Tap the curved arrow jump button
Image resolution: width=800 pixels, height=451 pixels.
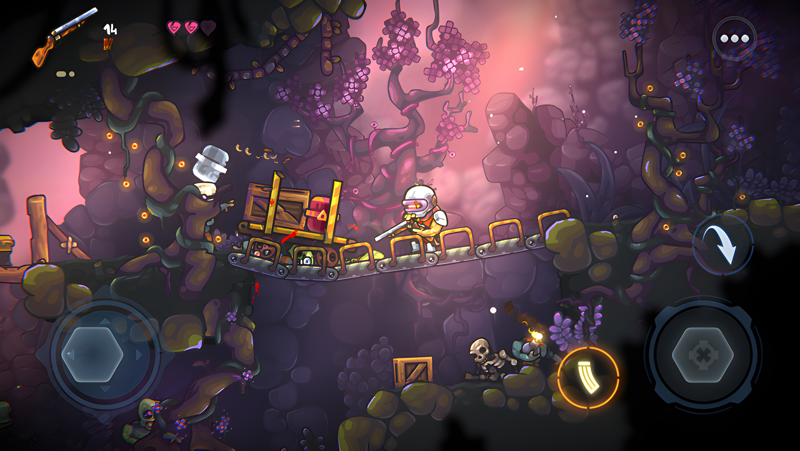[x=723, y=245]
